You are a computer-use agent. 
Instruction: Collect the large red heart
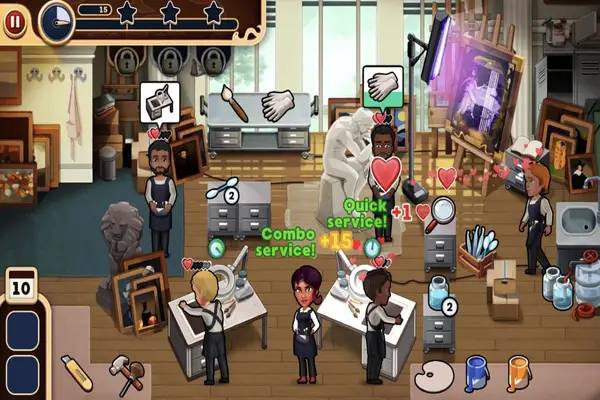pos(384,172)
